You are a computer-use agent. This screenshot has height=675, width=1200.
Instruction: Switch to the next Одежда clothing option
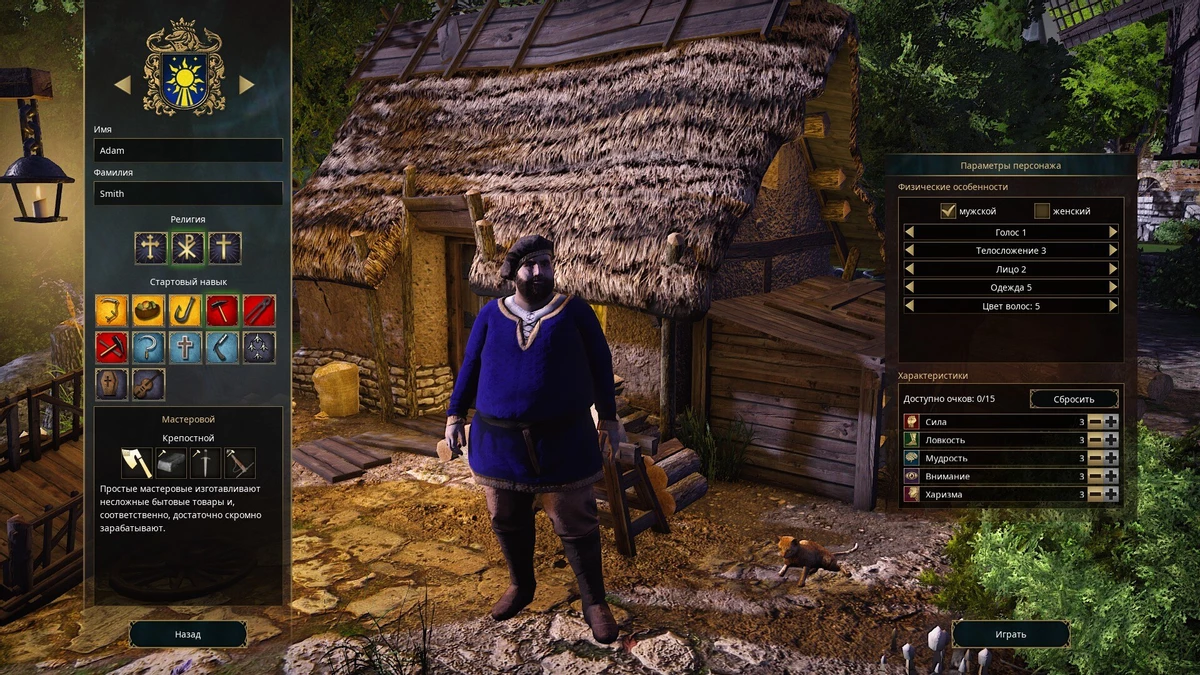[1113, 287]
